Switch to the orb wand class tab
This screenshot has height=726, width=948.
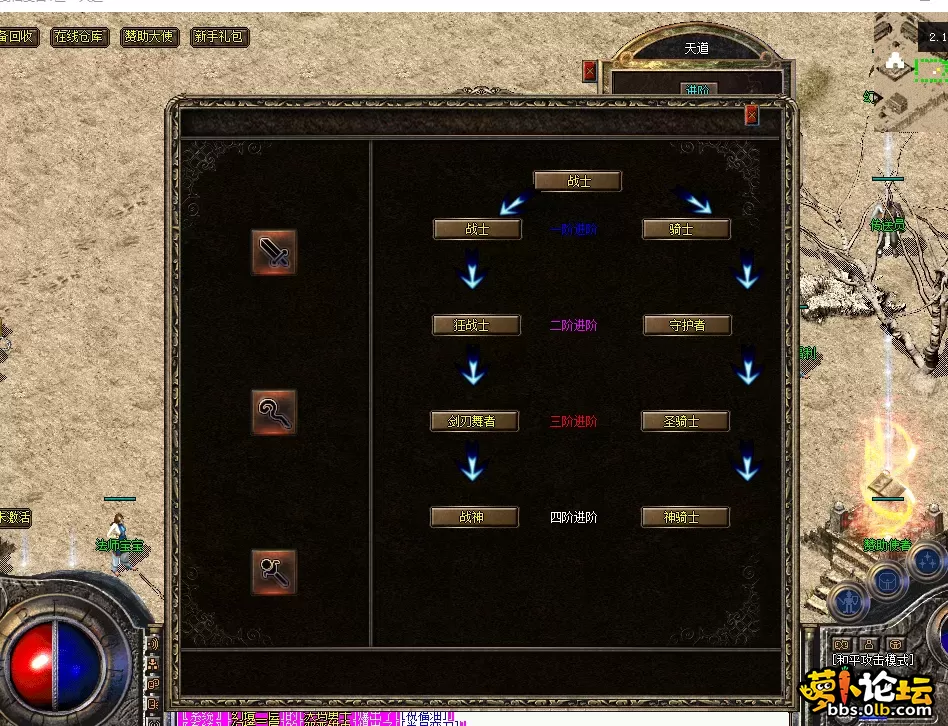point(273,571)
